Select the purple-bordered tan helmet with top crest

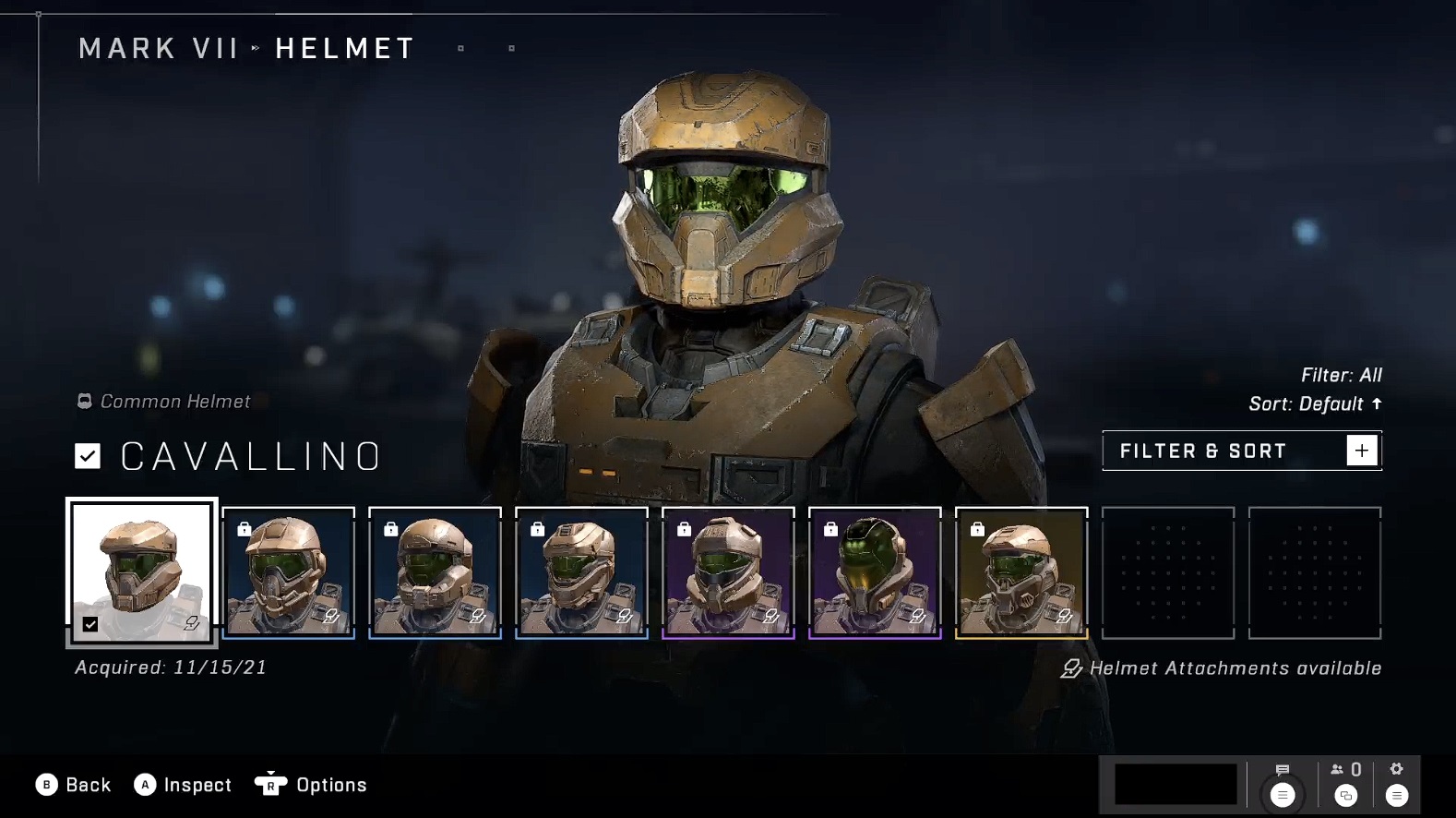pyautogui.click(x=728, y=572)
